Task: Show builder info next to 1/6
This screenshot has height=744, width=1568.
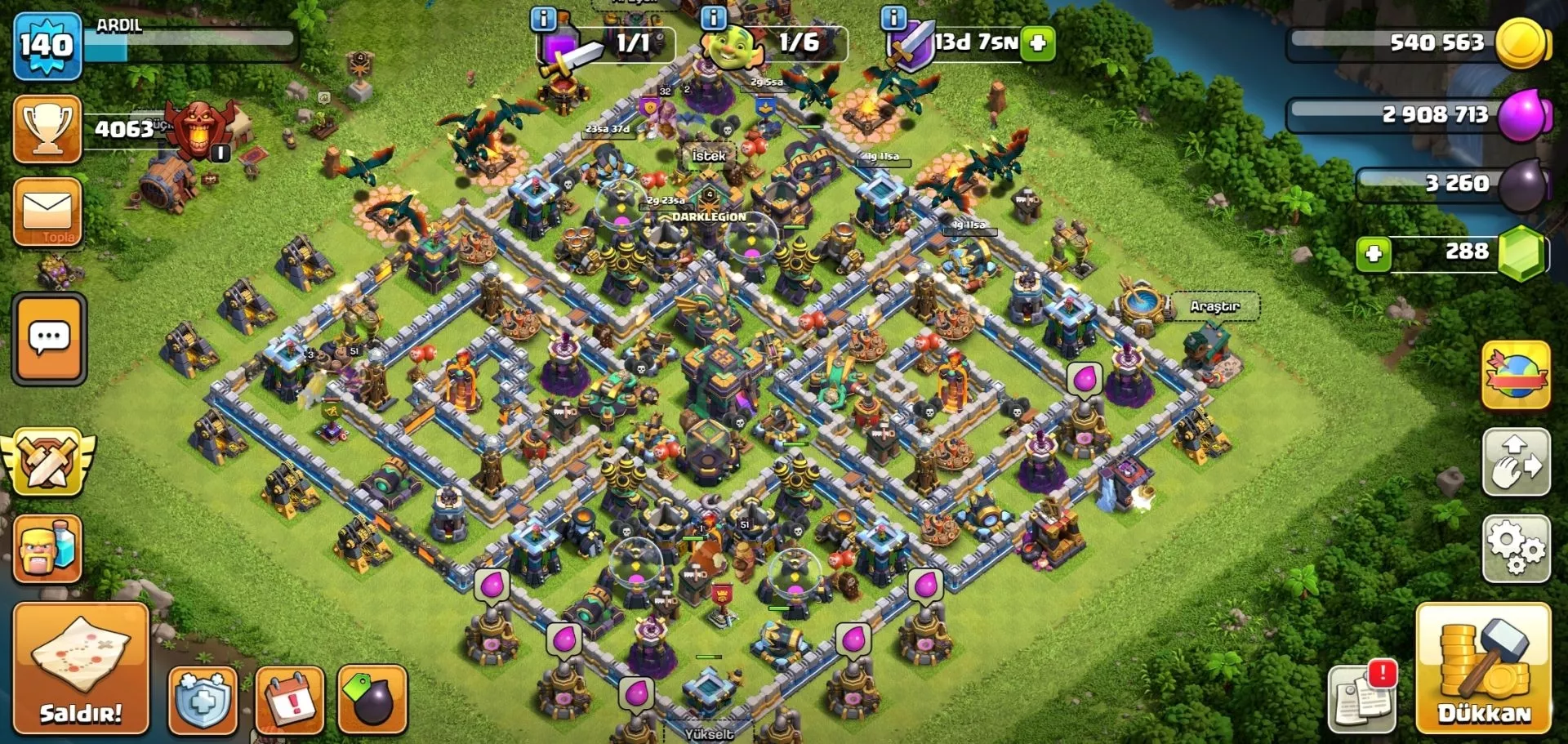Action: click(x=714, y=18)
